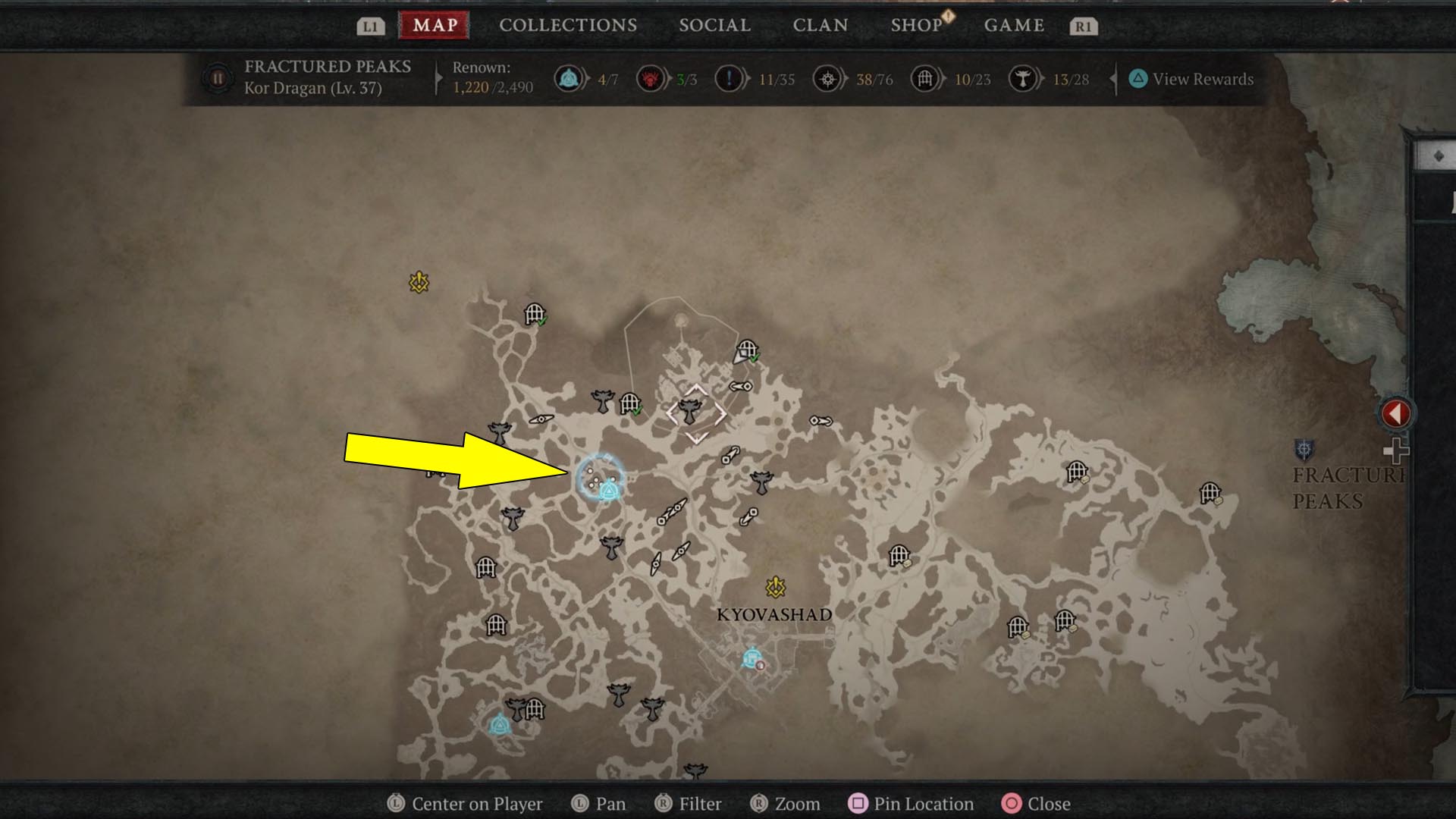Open the red arrow map navigation toggle on right
This screenshot has height=819, width=1456.
[x=1396, y=413]
